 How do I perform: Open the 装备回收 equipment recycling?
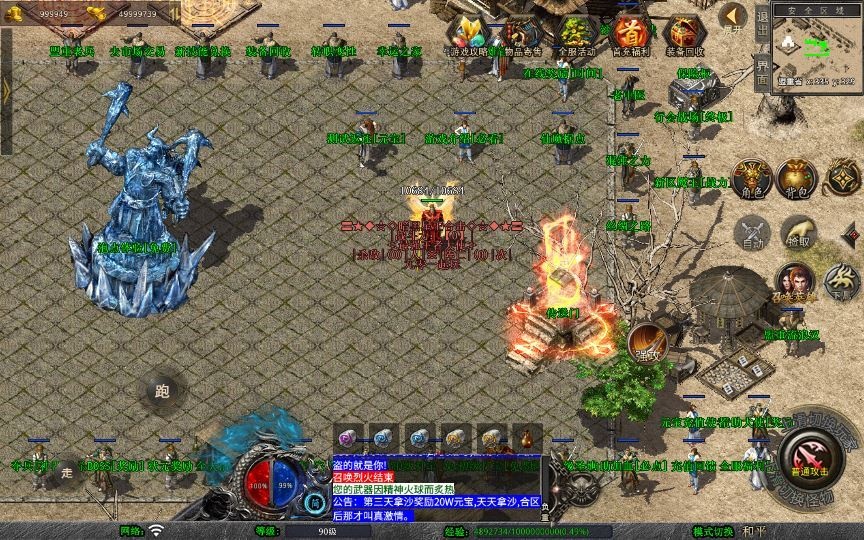[684, 32]
